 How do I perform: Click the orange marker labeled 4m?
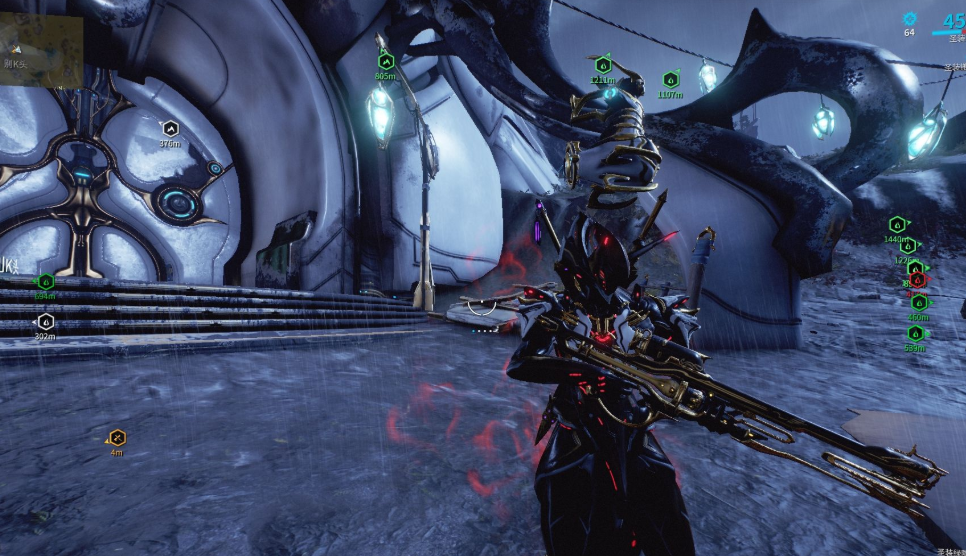[117, 437]
